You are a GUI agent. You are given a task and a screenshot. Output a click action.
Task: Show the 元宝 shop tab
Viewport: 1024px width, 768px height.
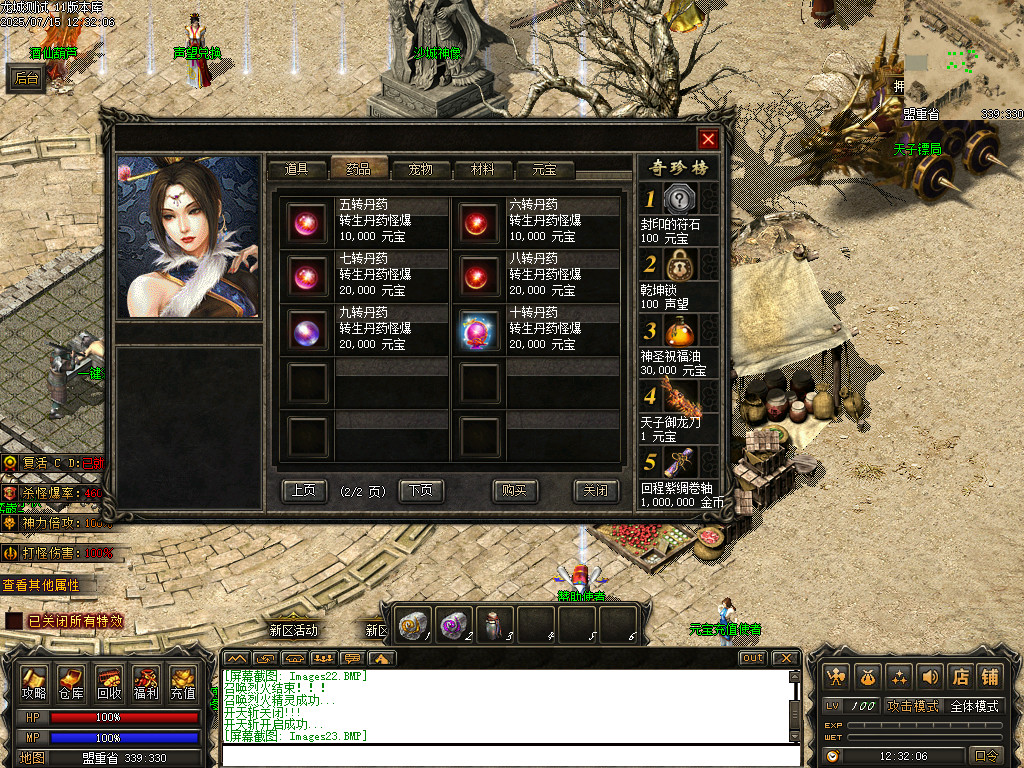tap(544, 169)
